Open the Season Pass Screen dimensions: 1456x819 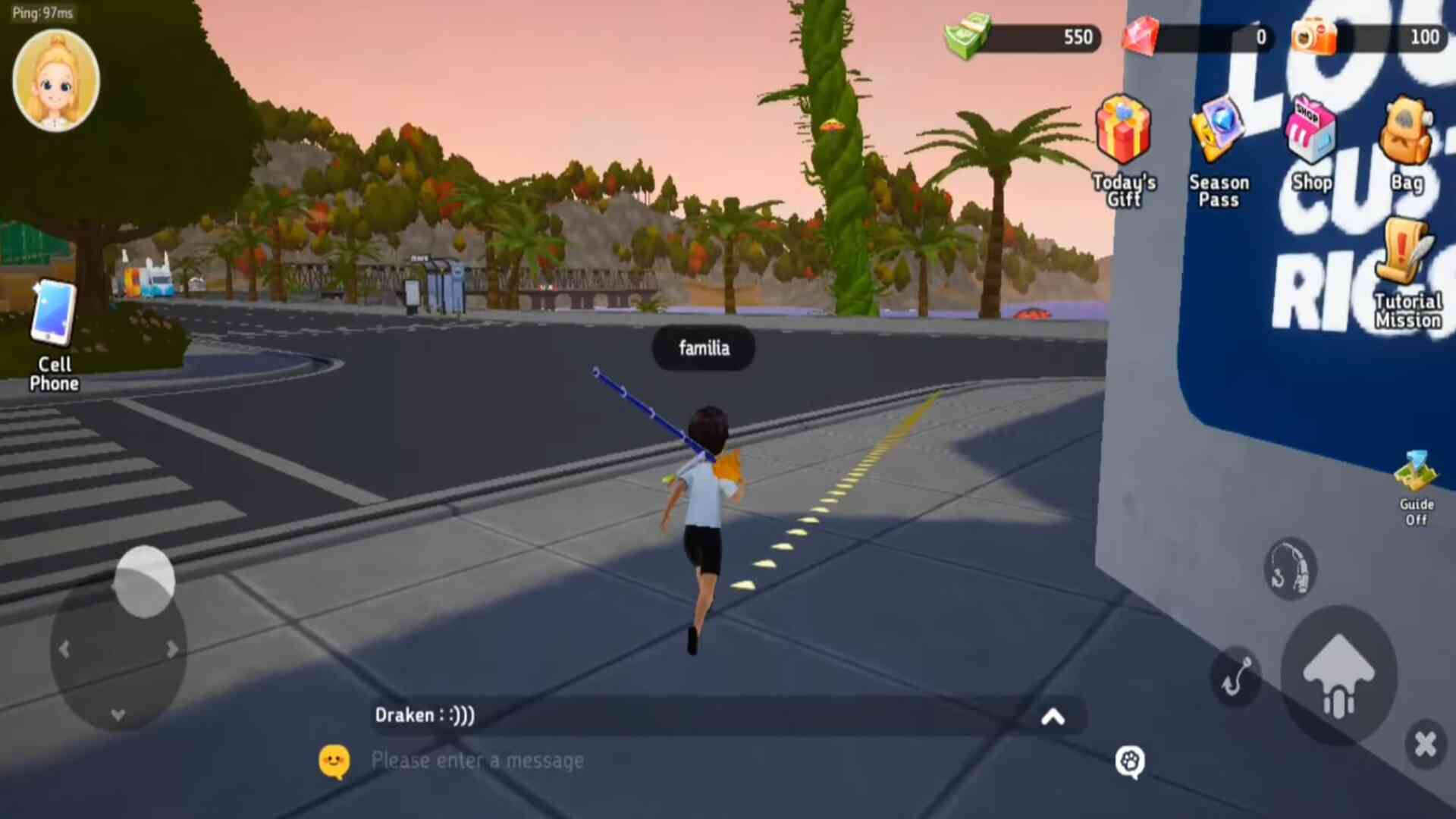tap(1218, 151)
